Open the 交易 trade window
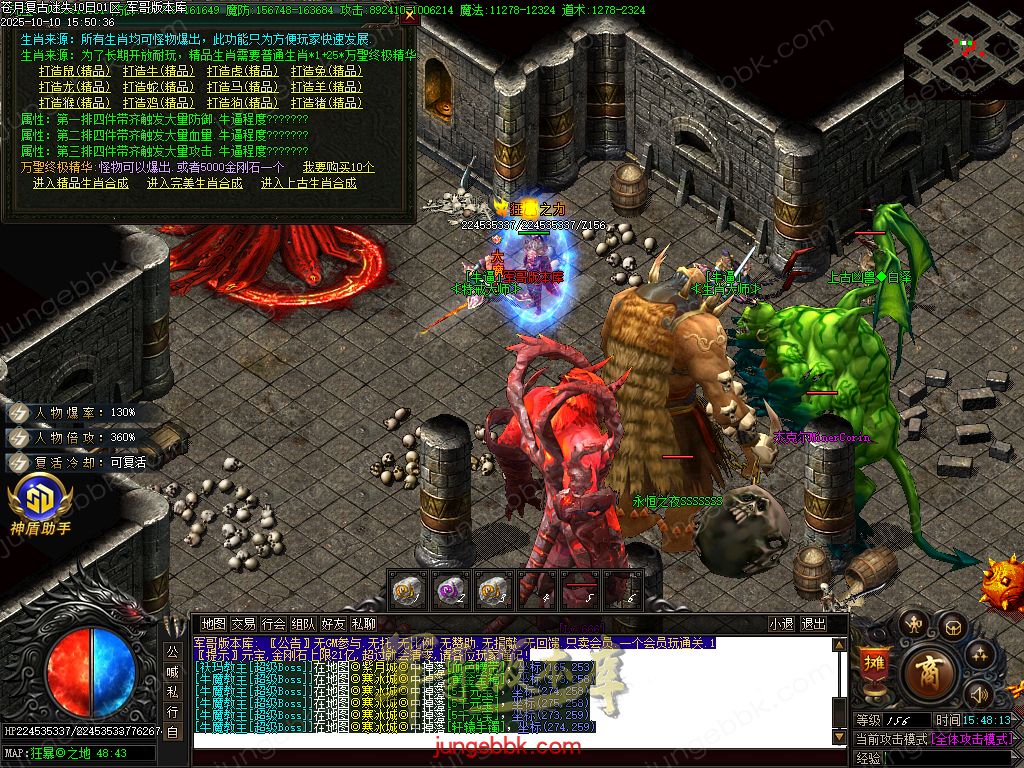1024x768 pixels. [243, 624]
